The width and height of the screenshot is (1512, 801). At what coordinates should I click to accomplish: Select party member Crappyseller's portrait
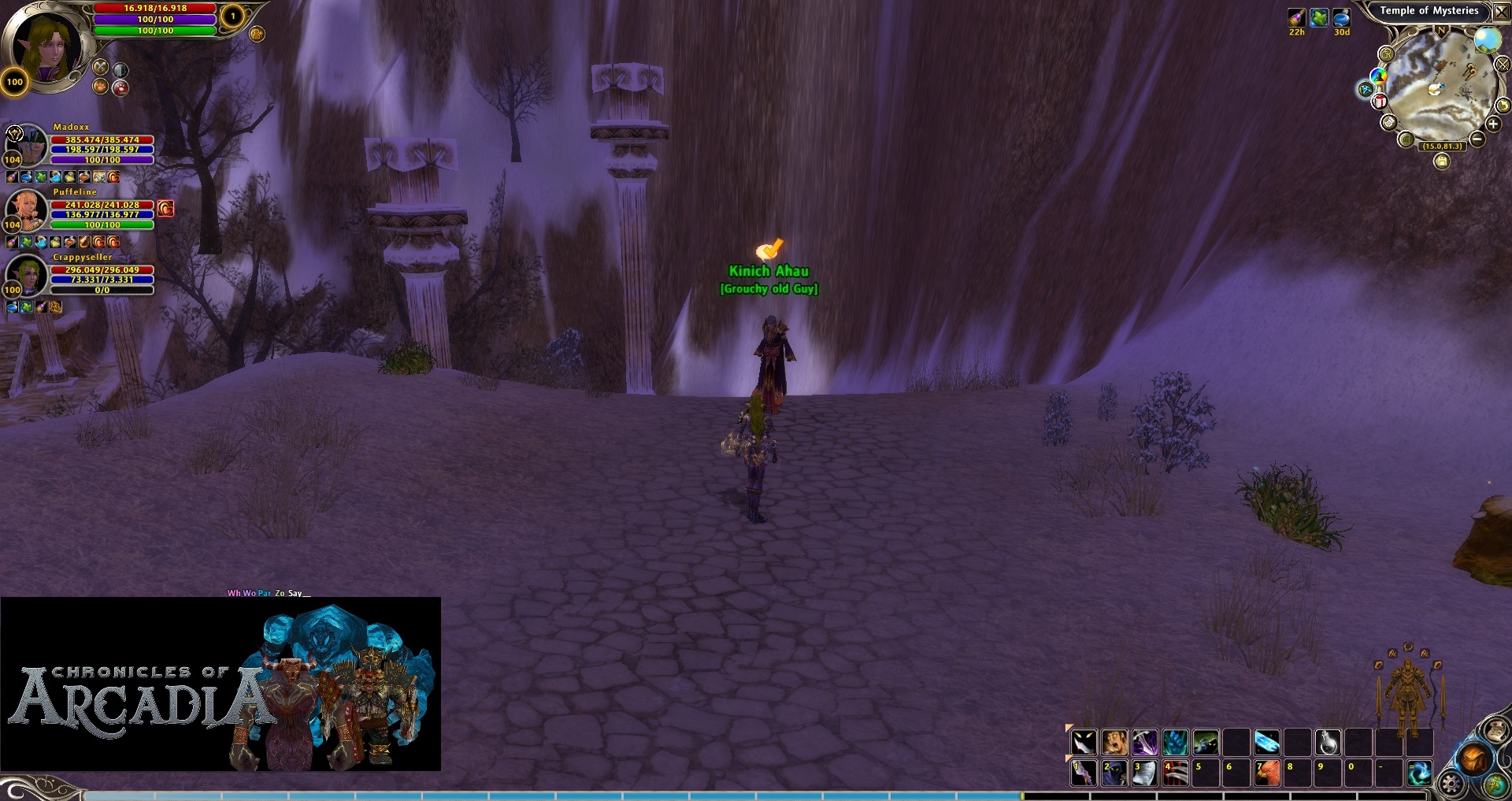click(x=27, y=275)
